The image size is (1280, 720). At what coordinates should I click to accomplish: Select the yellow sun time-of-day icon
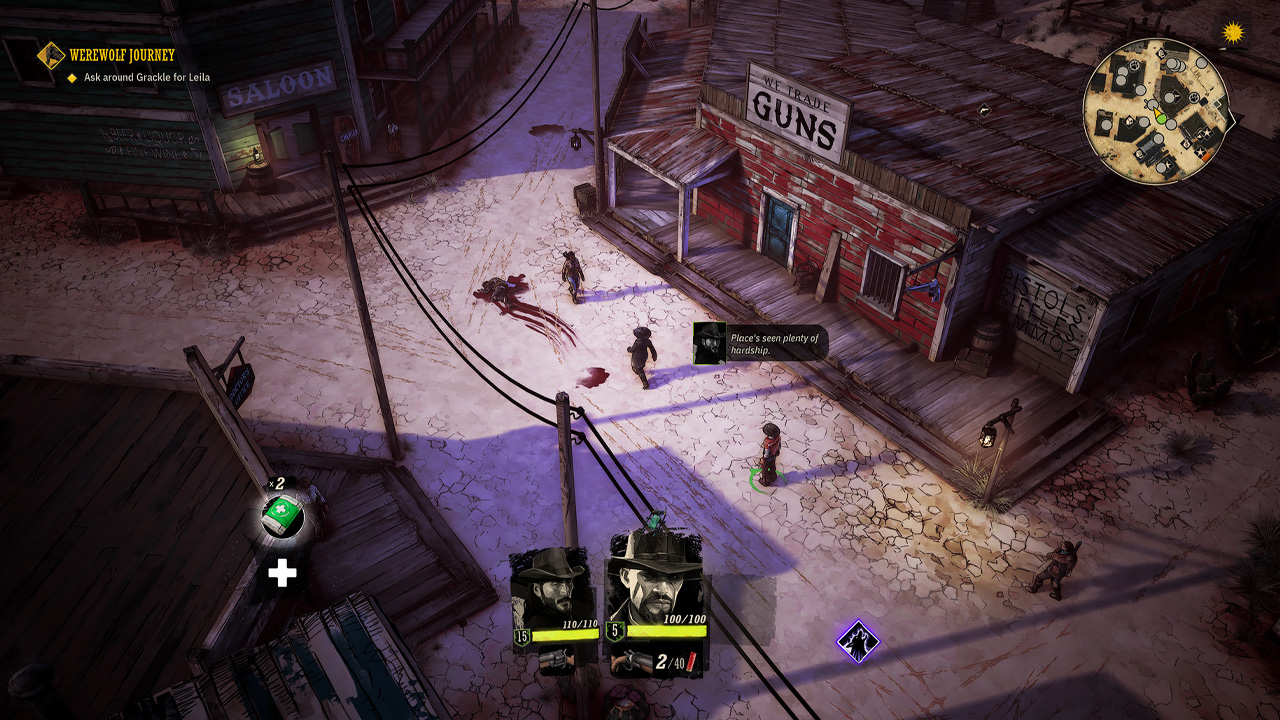1233,33
